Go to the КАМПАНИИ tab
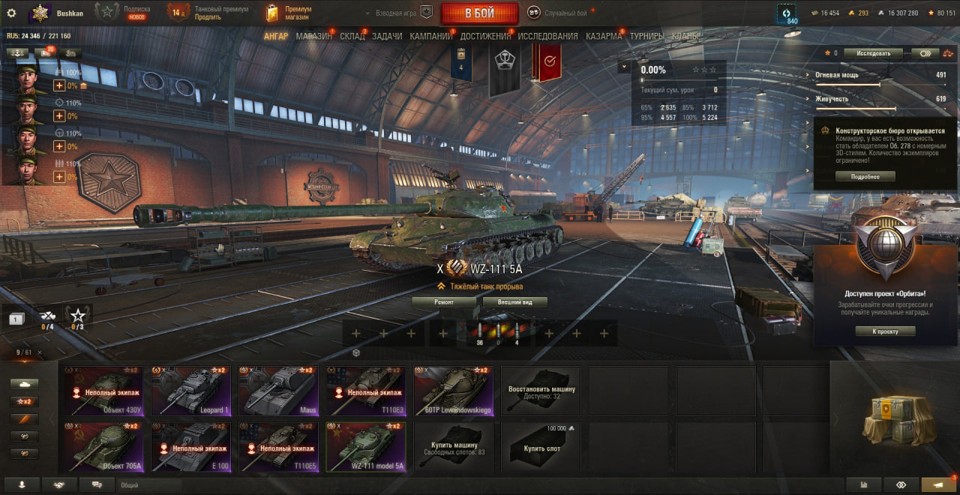960x495 pixels. [x=431, y=36]
